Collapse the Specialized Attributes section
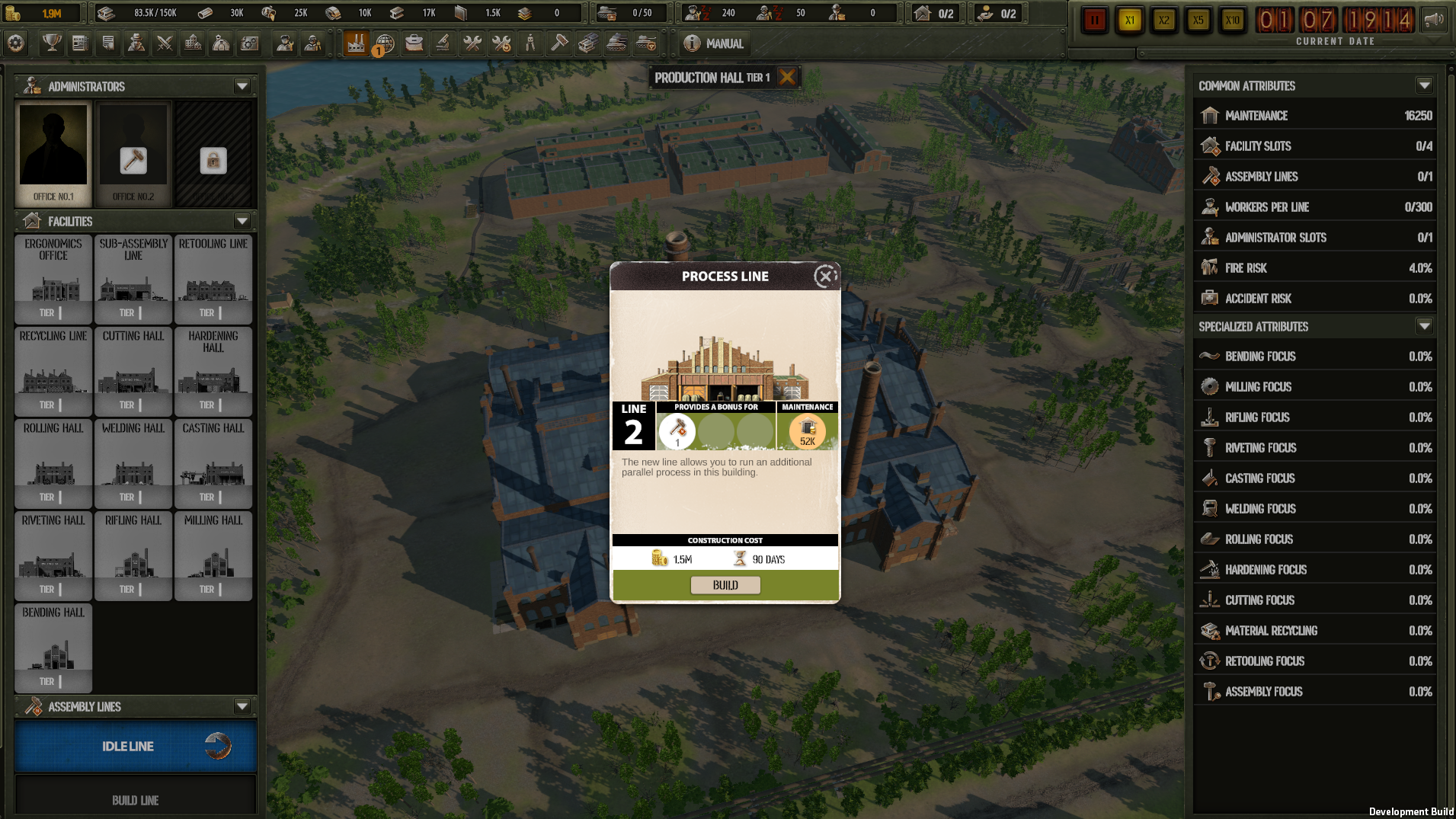 pos(1424,326)
